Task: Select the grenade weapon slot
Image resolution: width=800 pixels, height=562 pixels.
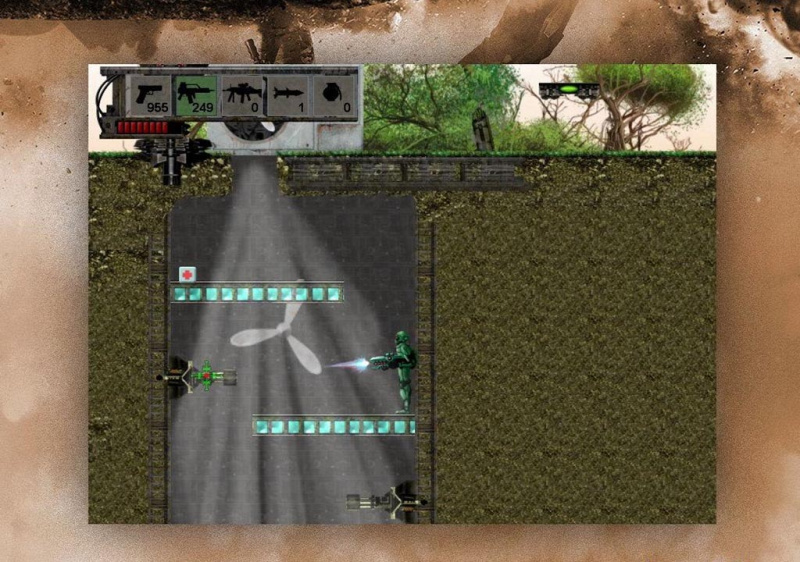Action: [x=336, y=96]
